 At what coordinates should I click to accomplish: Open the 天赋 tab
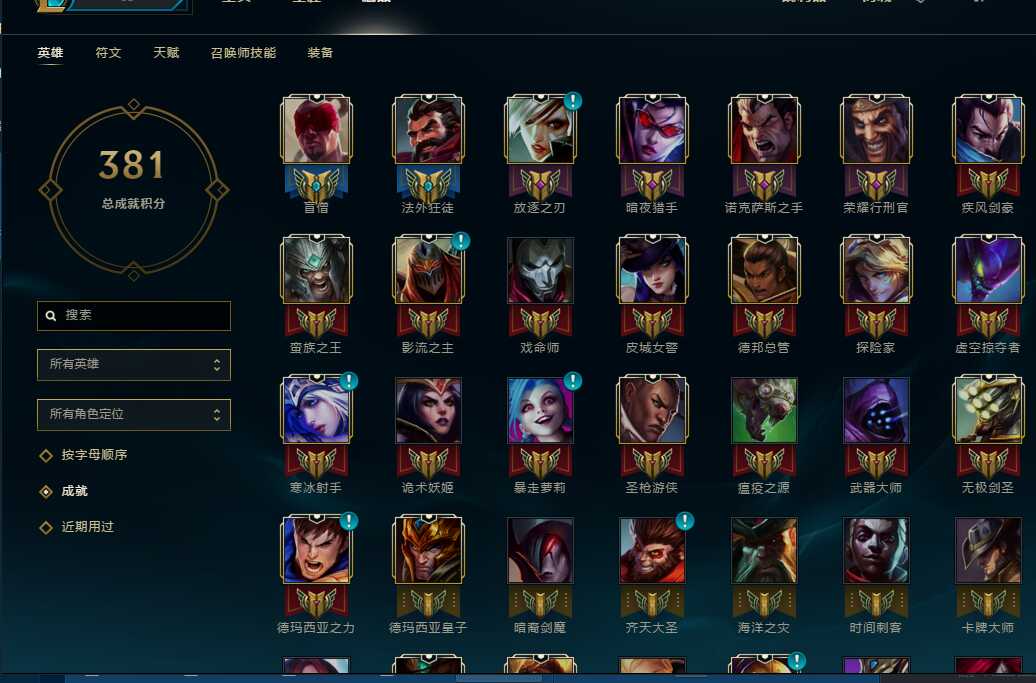point(166,53)
